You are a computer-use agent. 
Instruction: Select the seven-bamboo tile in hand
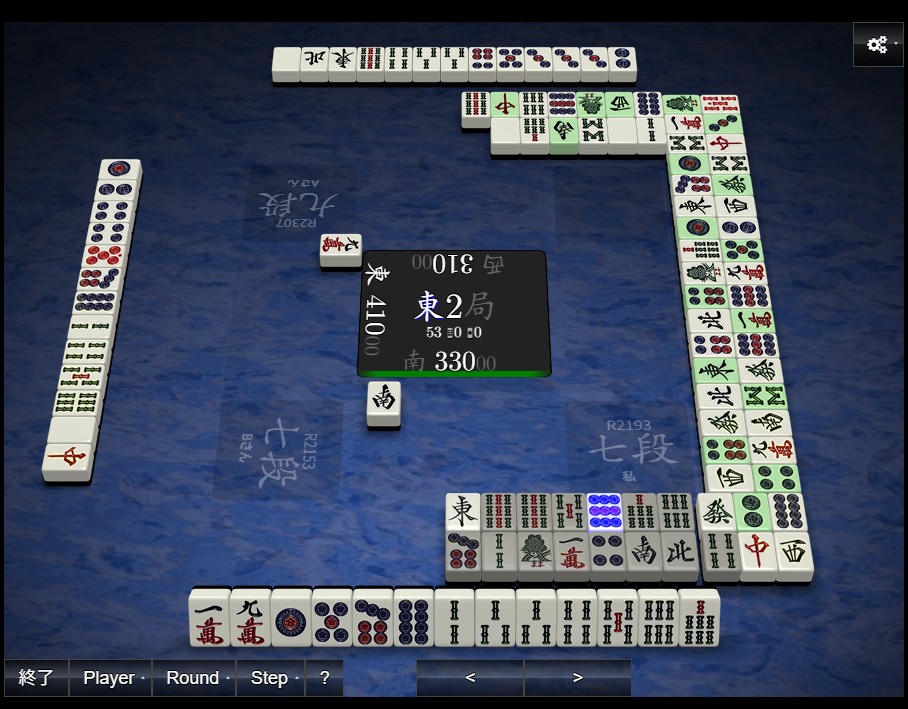coord(699,618)
